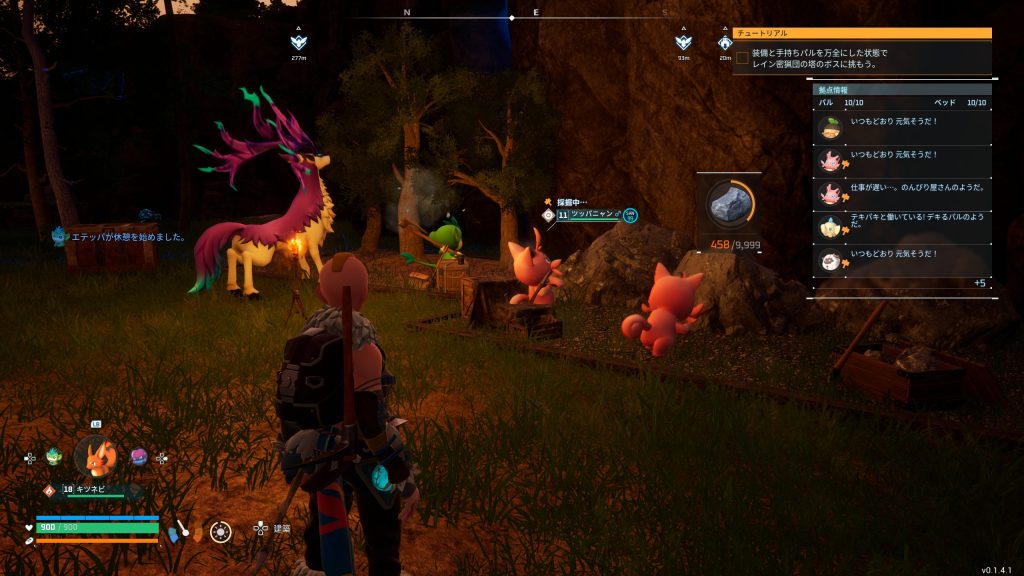Click the base icon marker at 20m

click(x=725, y=43)
